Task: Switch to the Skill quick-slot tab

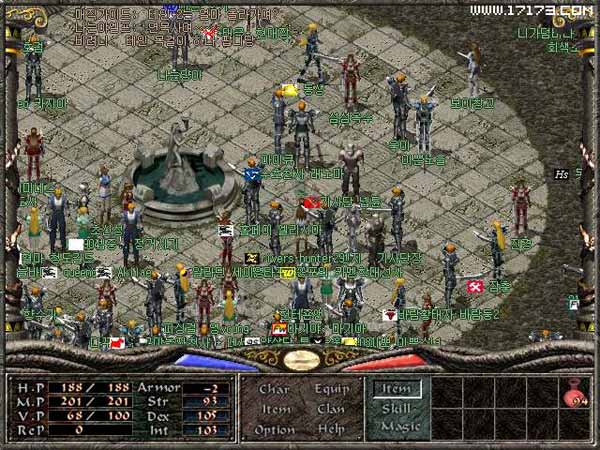Action: tap(397, 408)
